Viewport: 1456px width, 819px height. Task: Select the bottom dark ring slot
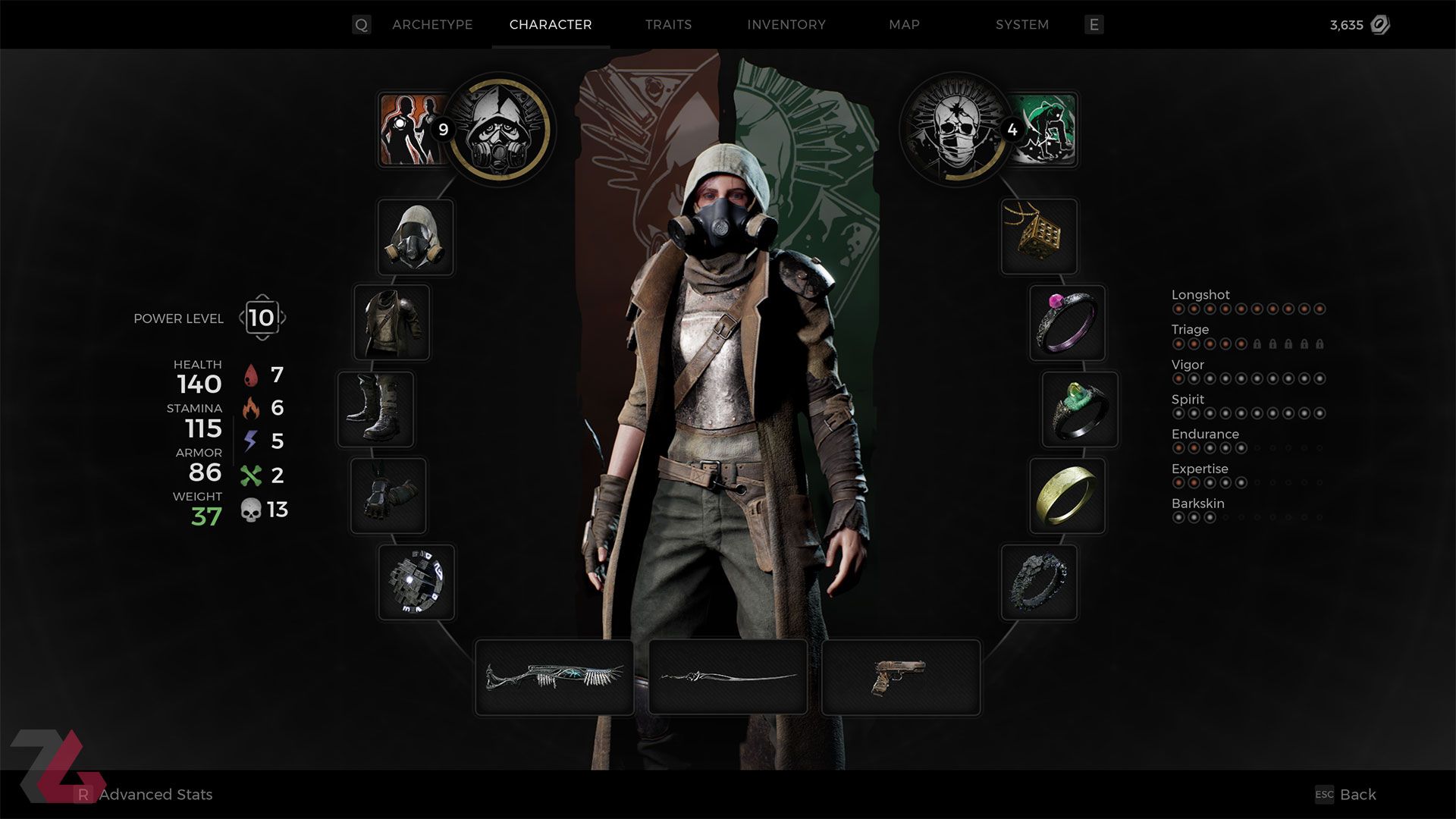[1038, 583]
